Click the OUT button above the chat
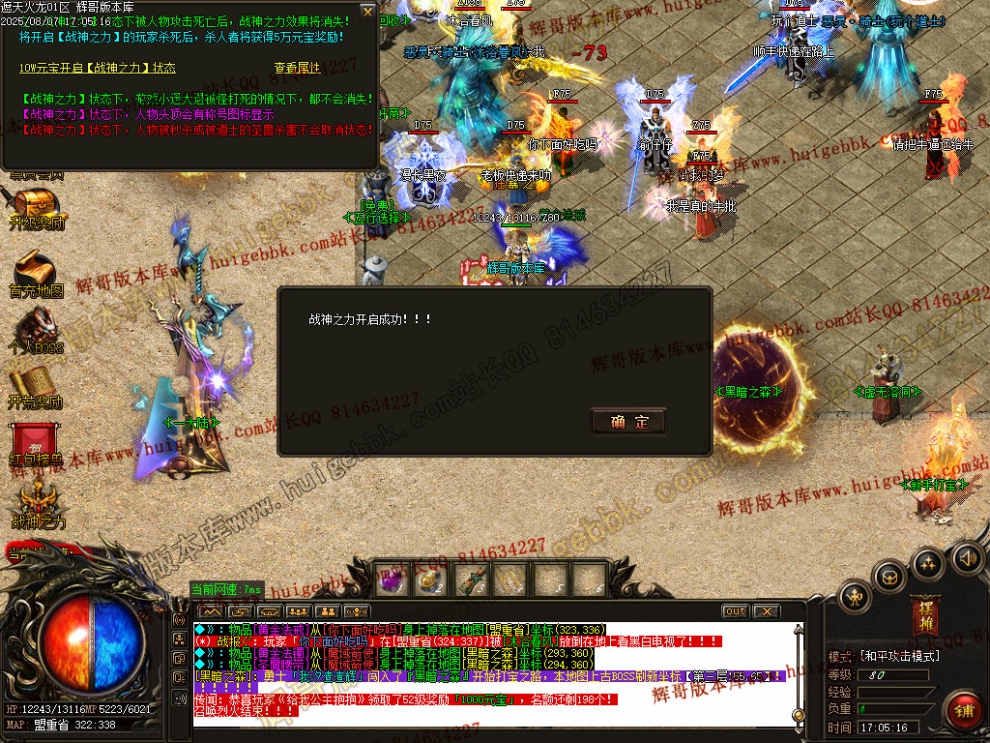This screenshot has width=990, height=743. point(735,611)
